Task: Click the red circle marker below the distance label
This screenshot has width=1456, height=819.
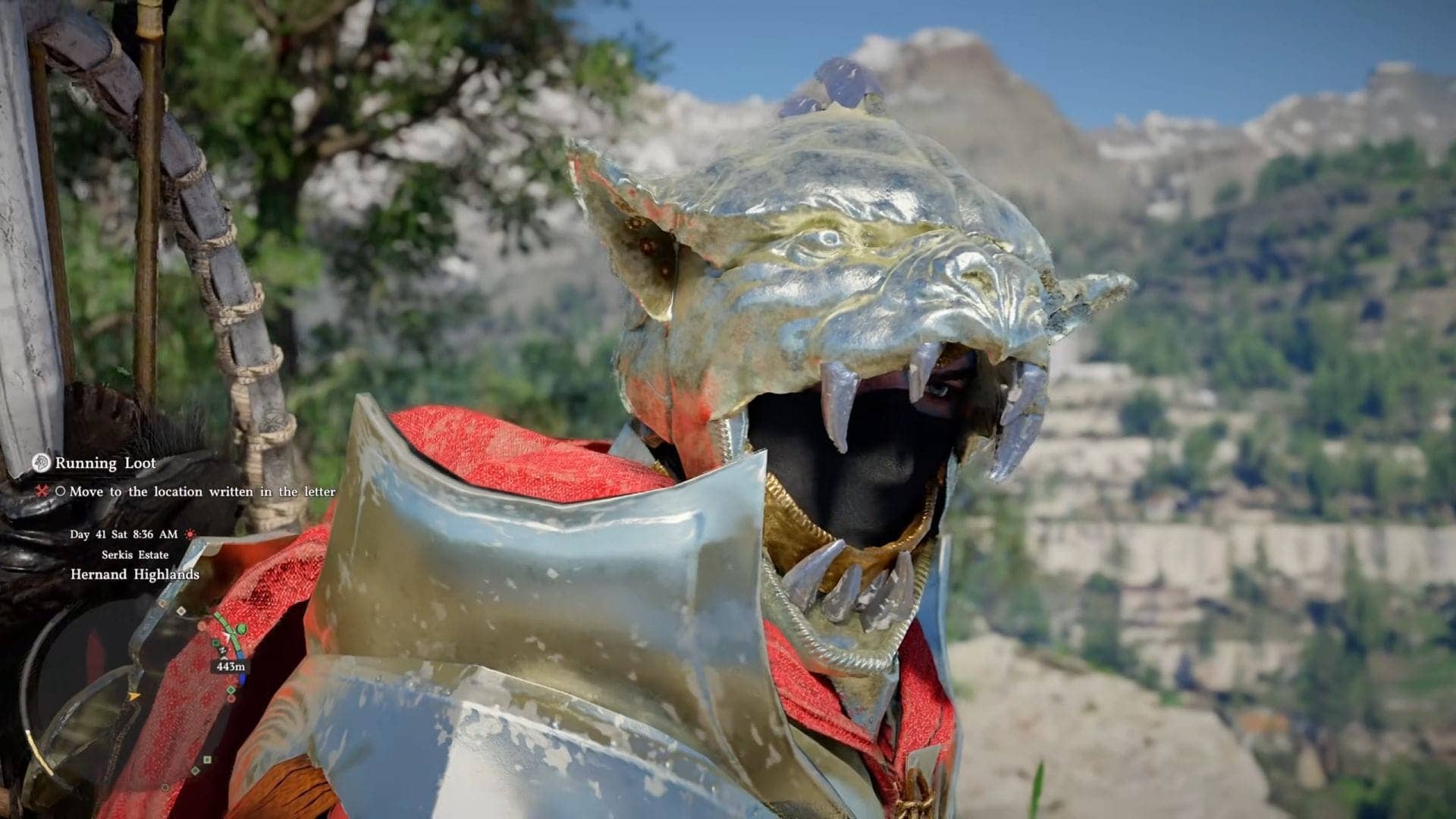Action: coord(232,698)
